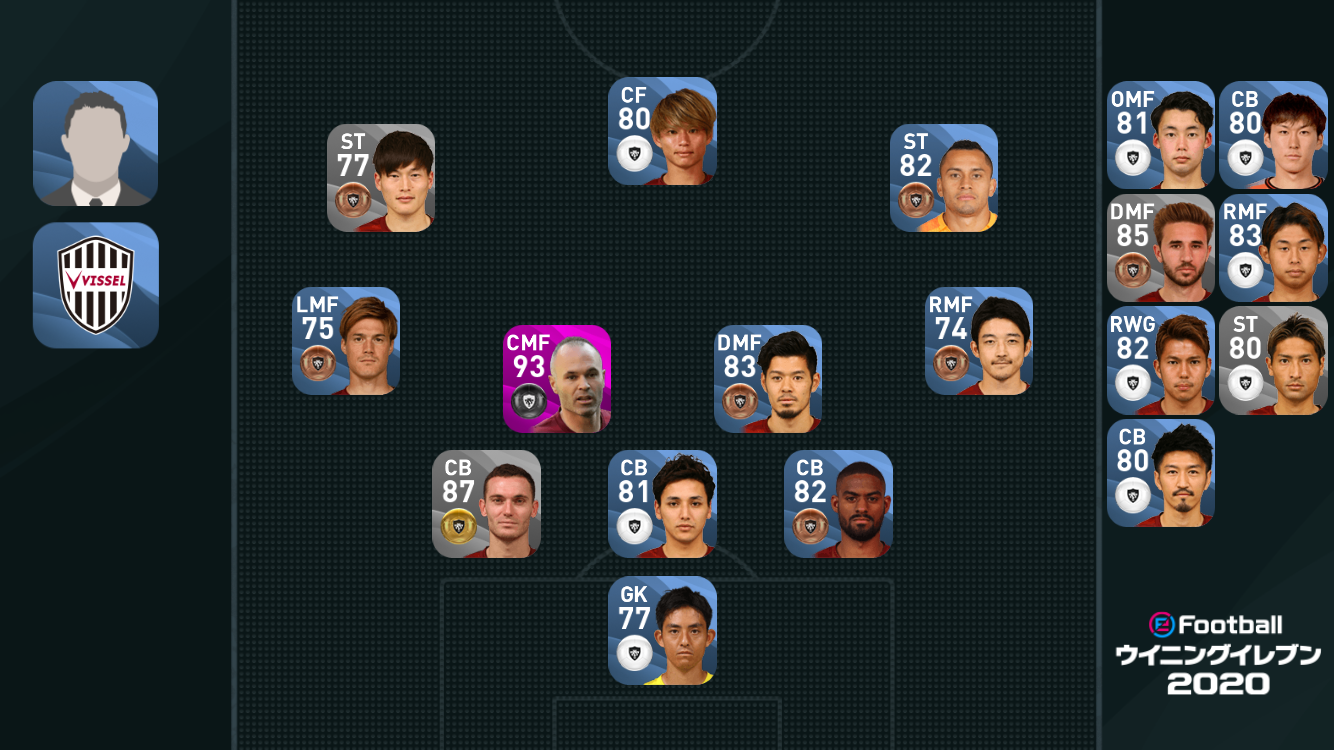Viewport: 1334px width, 750px height.
Task: Pick the ST 82 striker card
Action: [944, 178]
